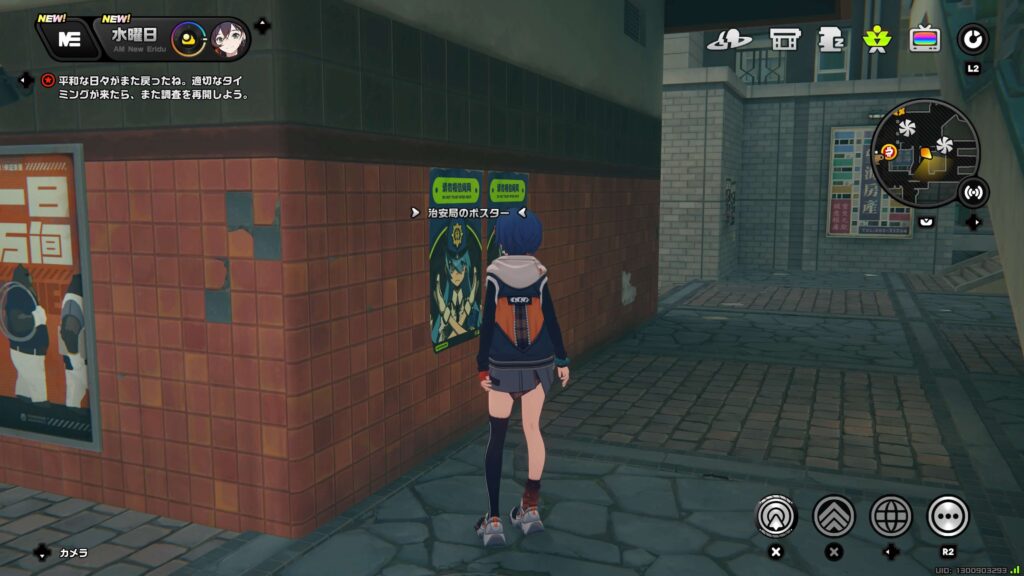Screen dimensions: 1024x576
Task: Open the storefront shop icon
Action: click(785, 40)
